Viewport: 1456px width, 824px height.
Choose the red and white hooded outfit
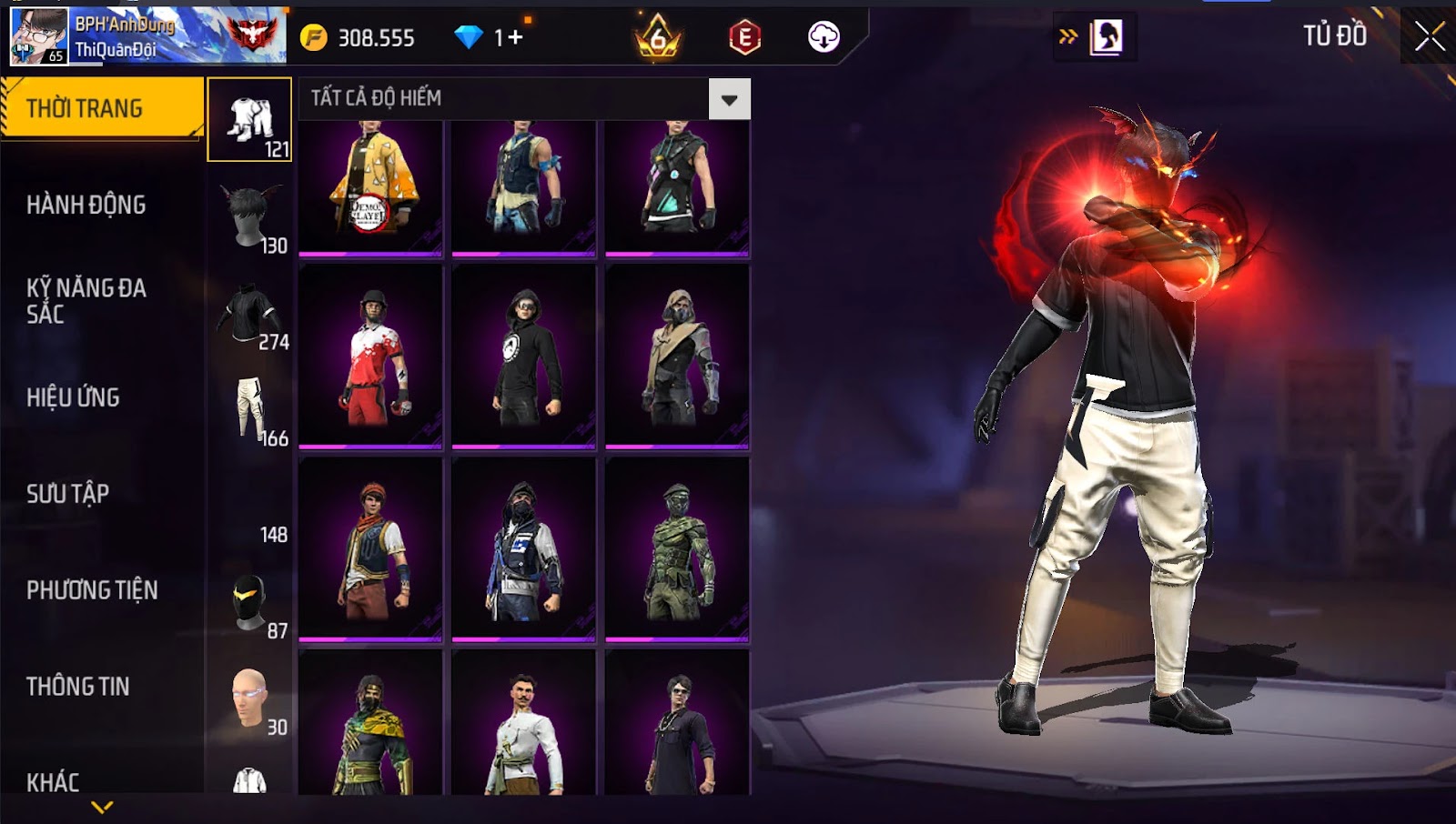pos(370,357)
